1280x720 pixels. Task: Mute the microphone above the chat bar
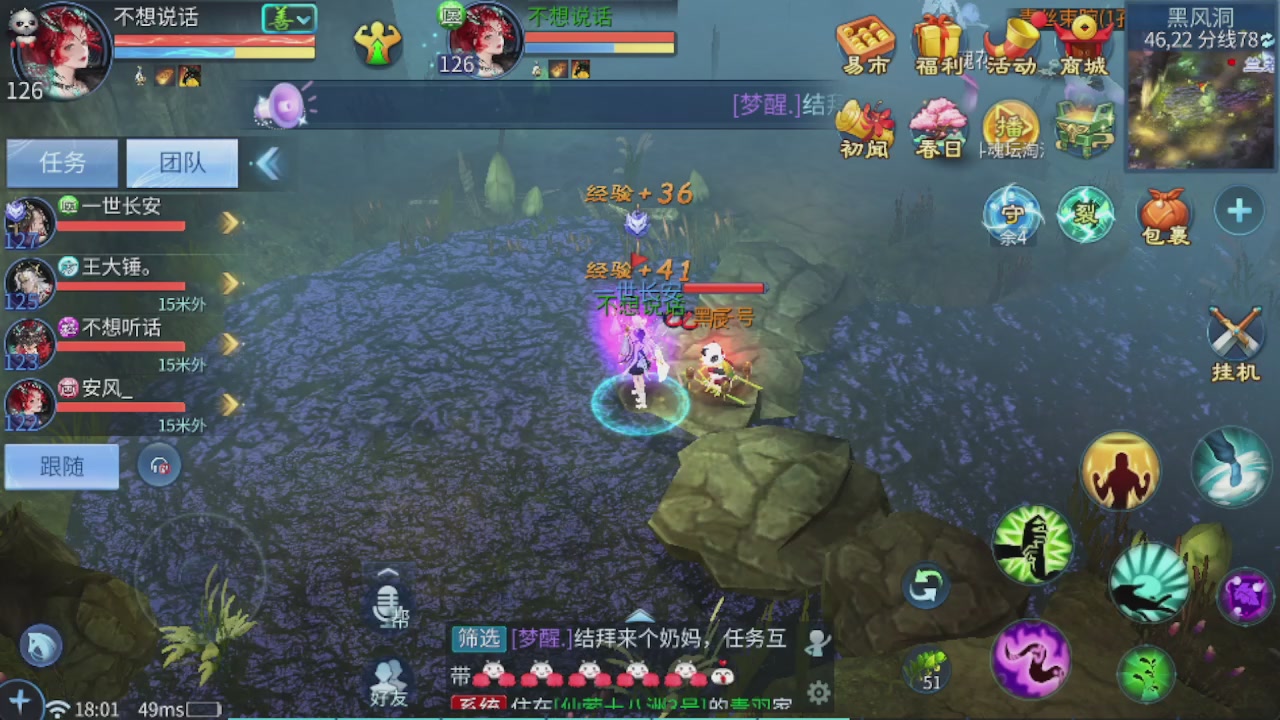click(x=388, y=603)
